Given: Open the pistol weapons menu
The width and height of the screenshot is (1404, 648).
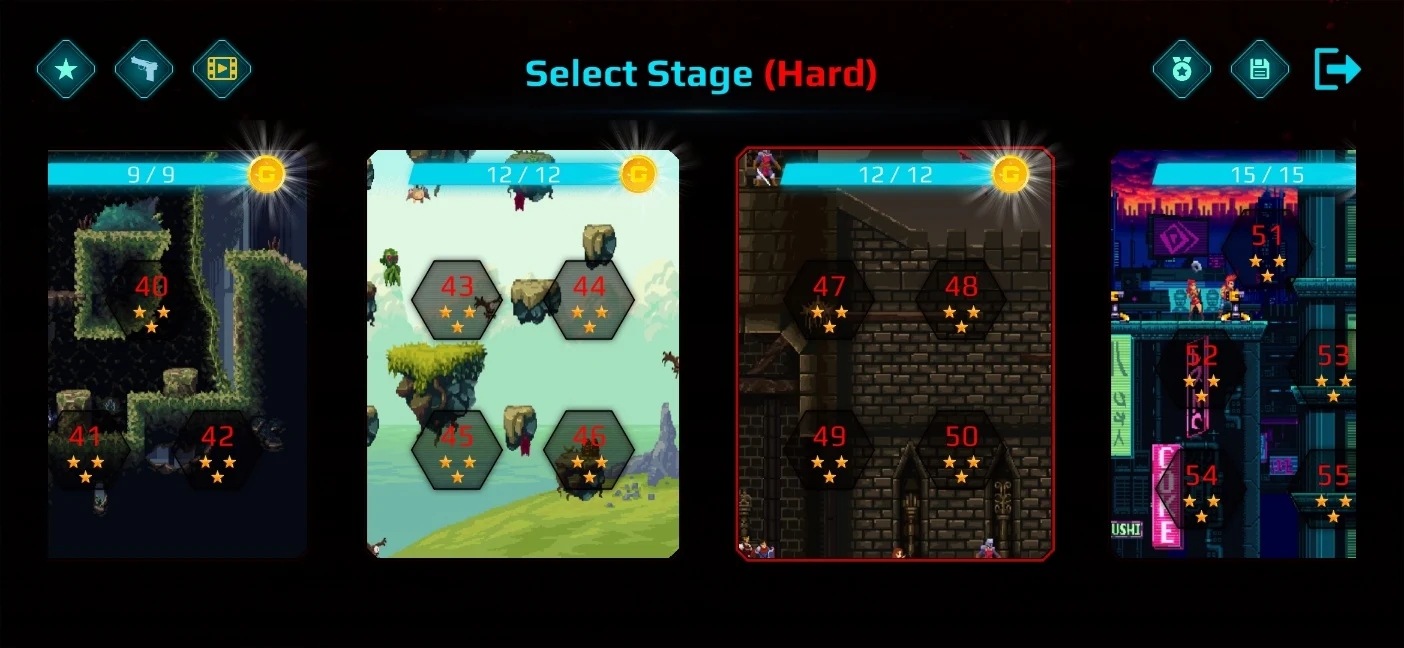Looking at the screenshot, I should [144, 69].
